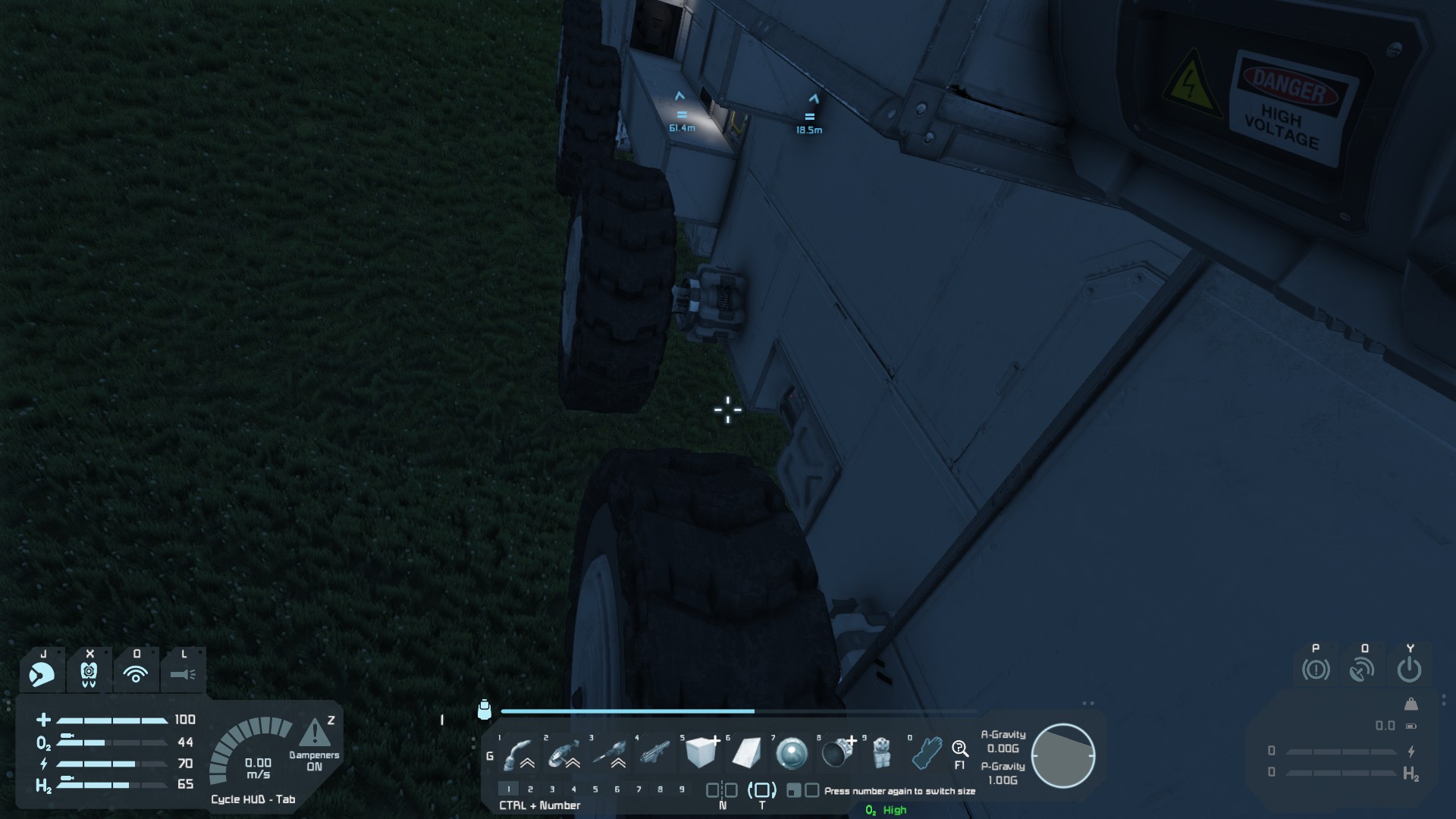Switch to toolbar page 2

[530, 789]
